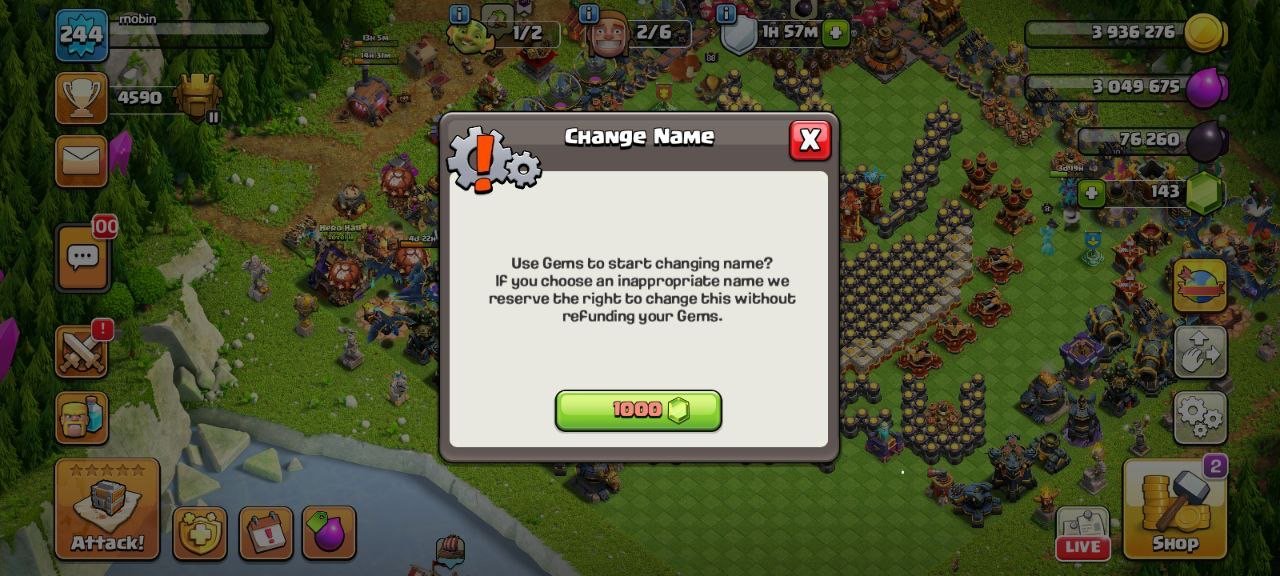Open the purple elixir sale tag icon

tap(327, 533)
